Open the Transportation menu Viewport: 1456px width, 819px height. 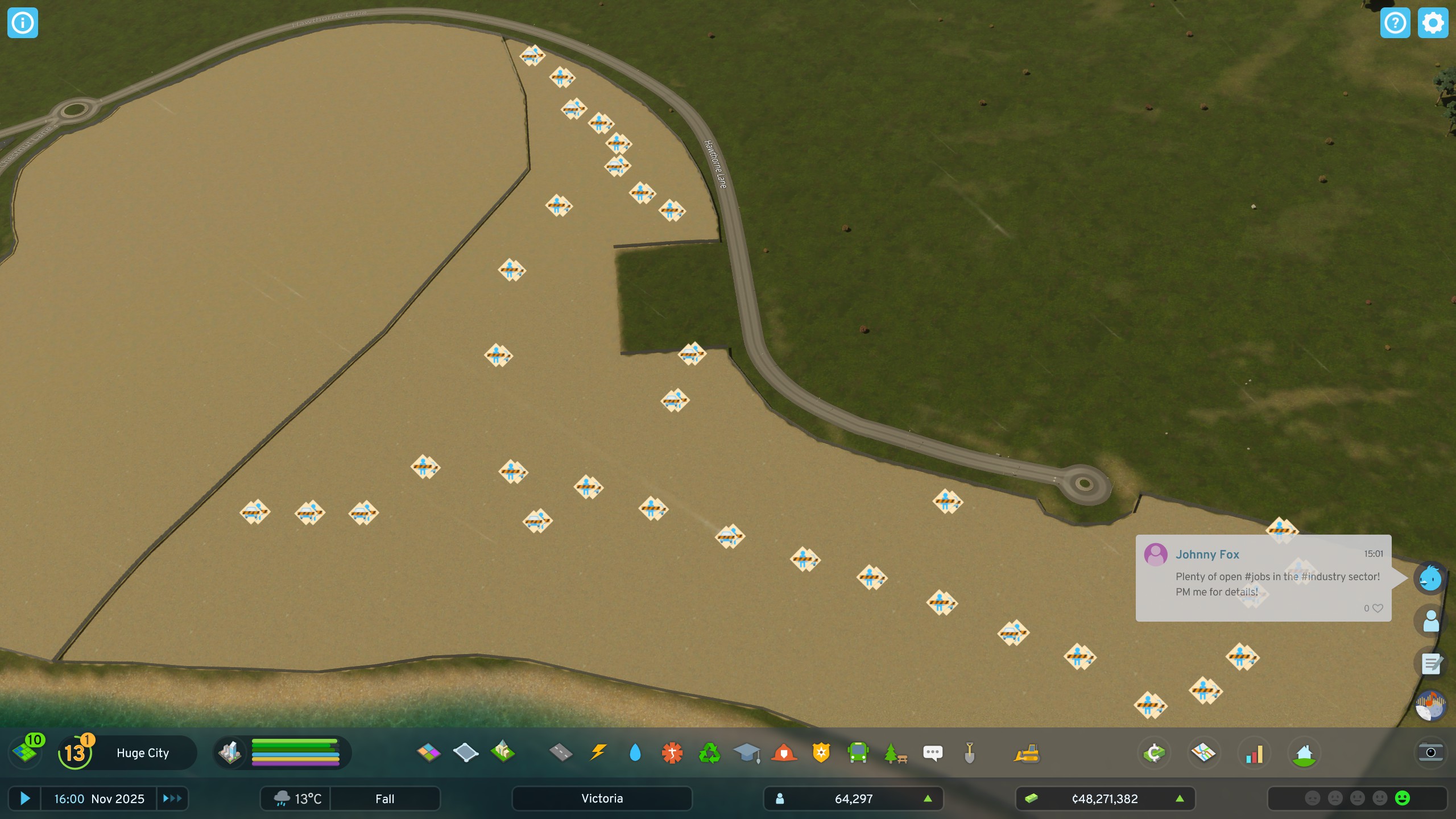pos(859,753)
